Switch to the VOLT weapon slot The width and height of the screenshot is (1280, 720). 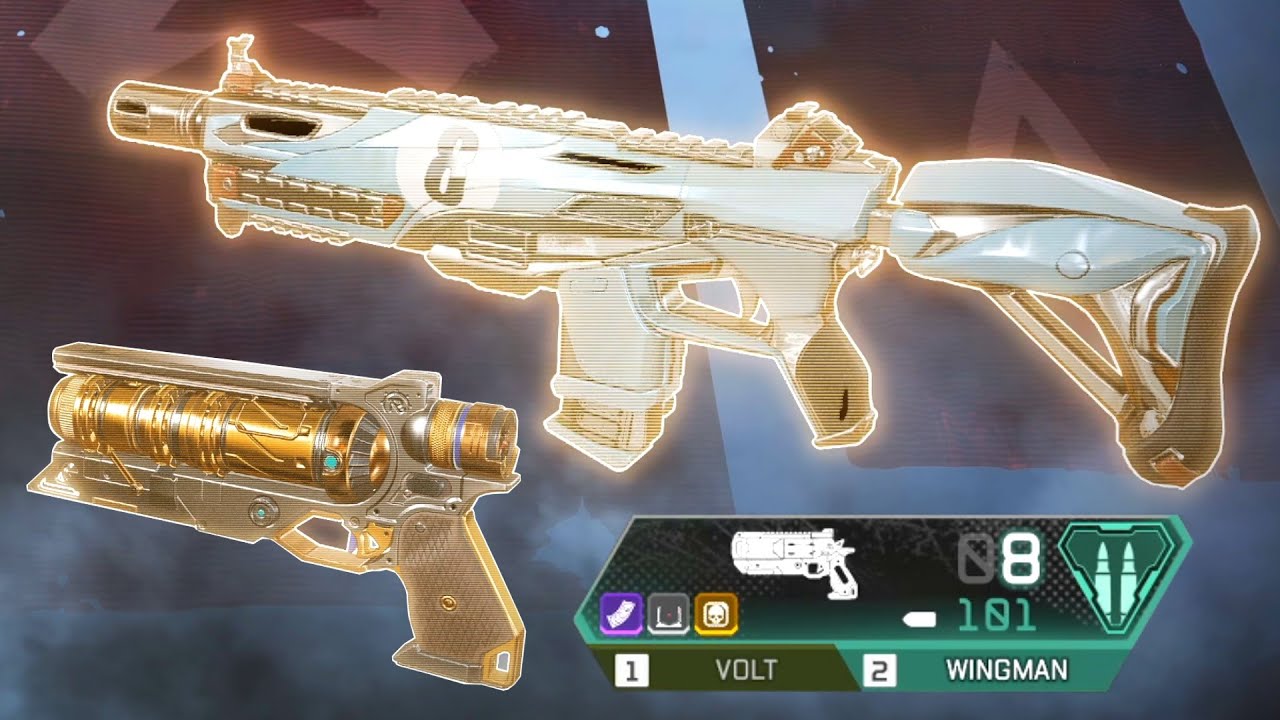click(747, 667)
